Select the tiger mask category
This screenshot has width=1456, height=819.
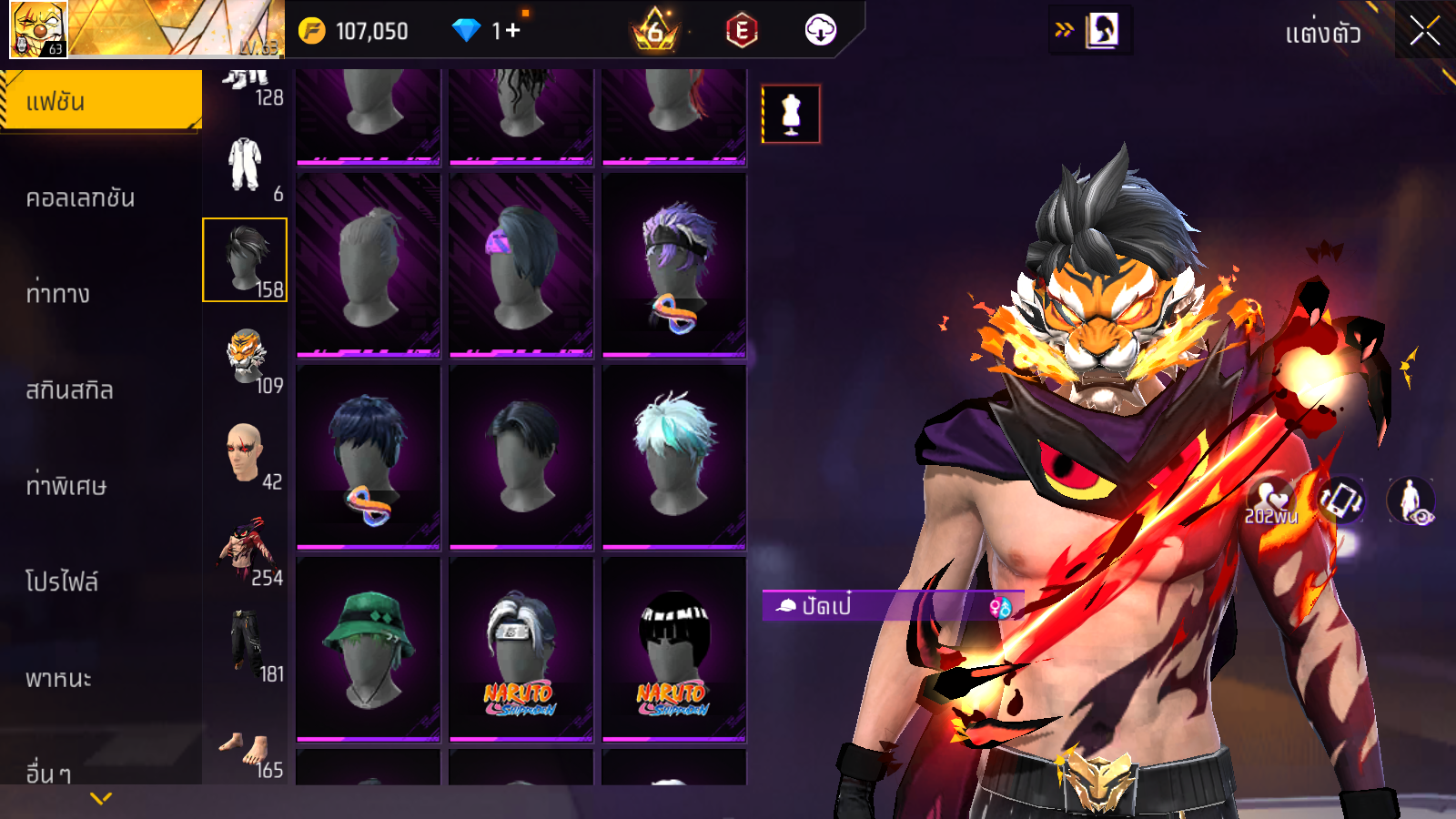click(x=246, y=357)
